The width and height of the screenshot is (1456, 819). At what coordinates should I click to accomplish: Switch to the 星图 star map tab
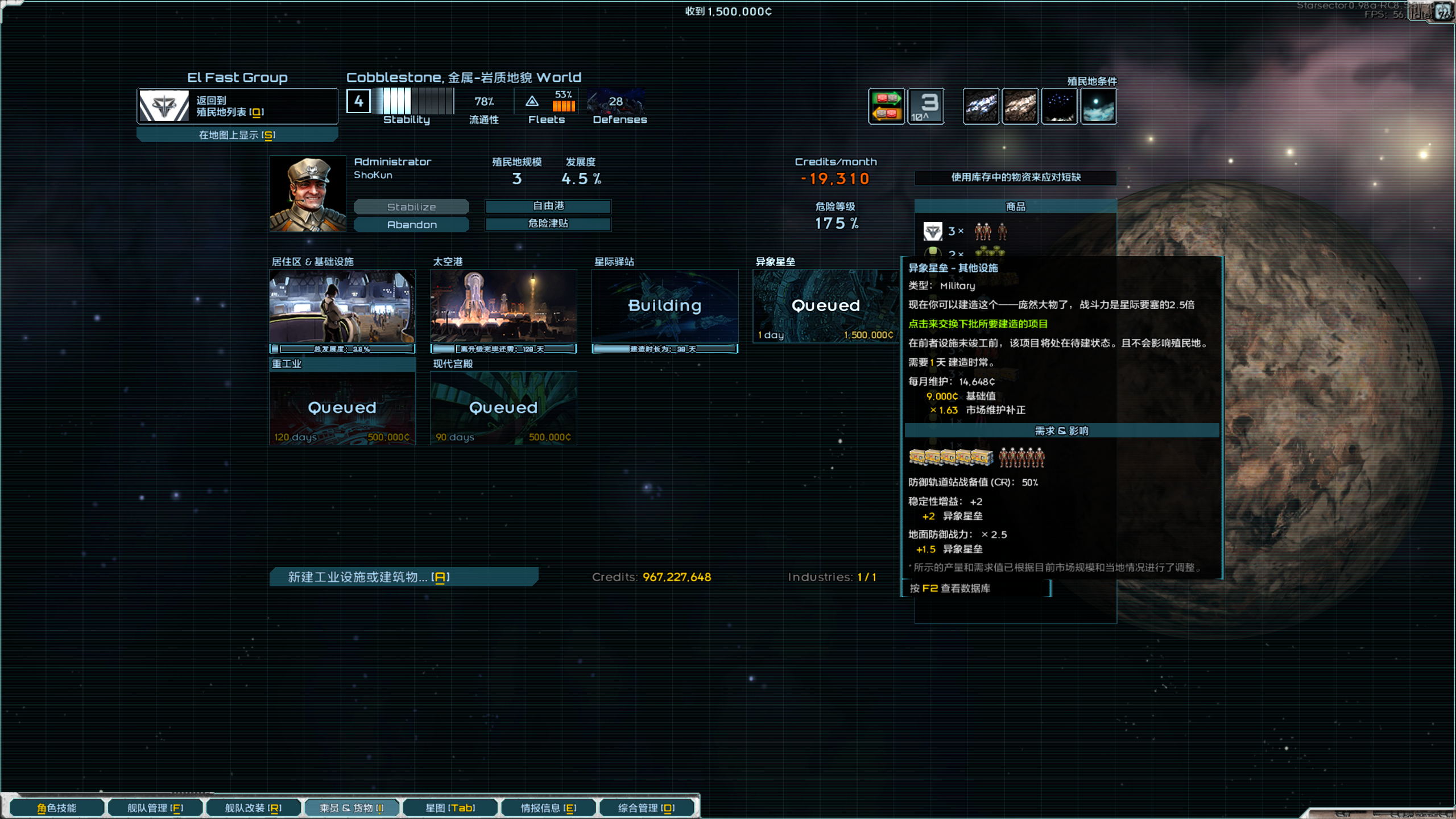(x=450, y=808)
